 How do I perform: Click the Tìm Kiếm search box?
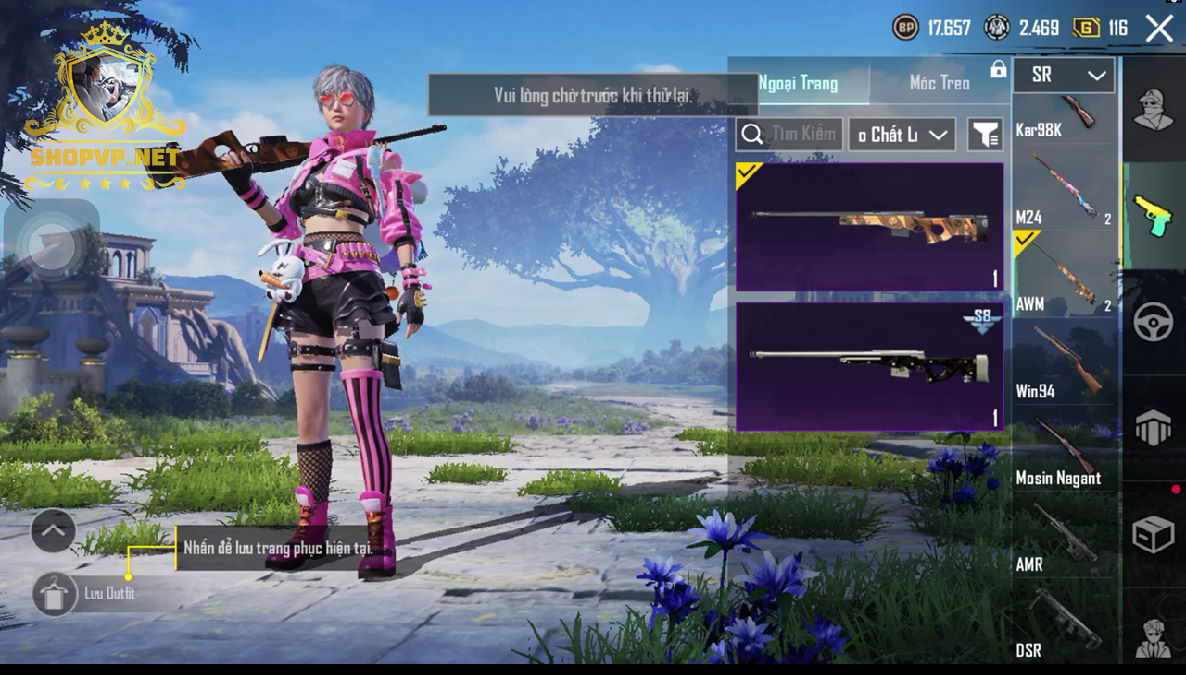pos(788,134)
